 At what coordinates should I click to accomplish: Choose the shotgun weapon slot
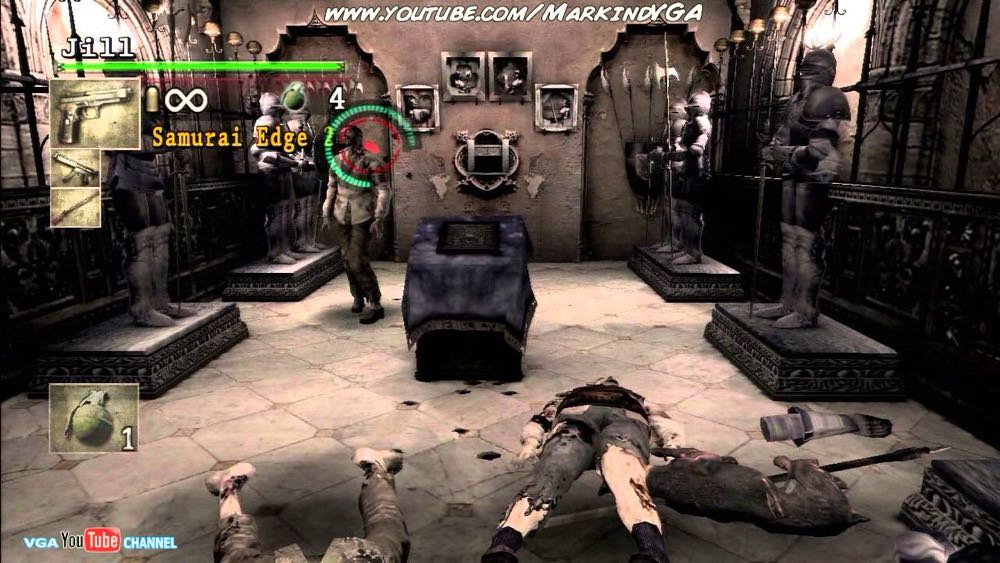75,206
